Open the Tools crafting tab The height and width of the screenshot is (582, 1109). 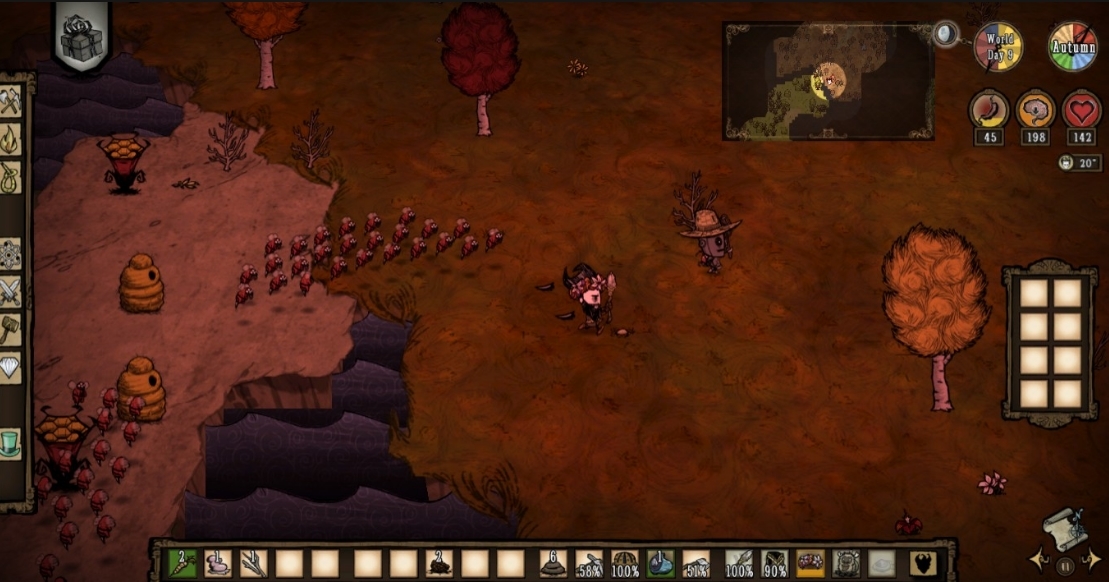point(10,101)
